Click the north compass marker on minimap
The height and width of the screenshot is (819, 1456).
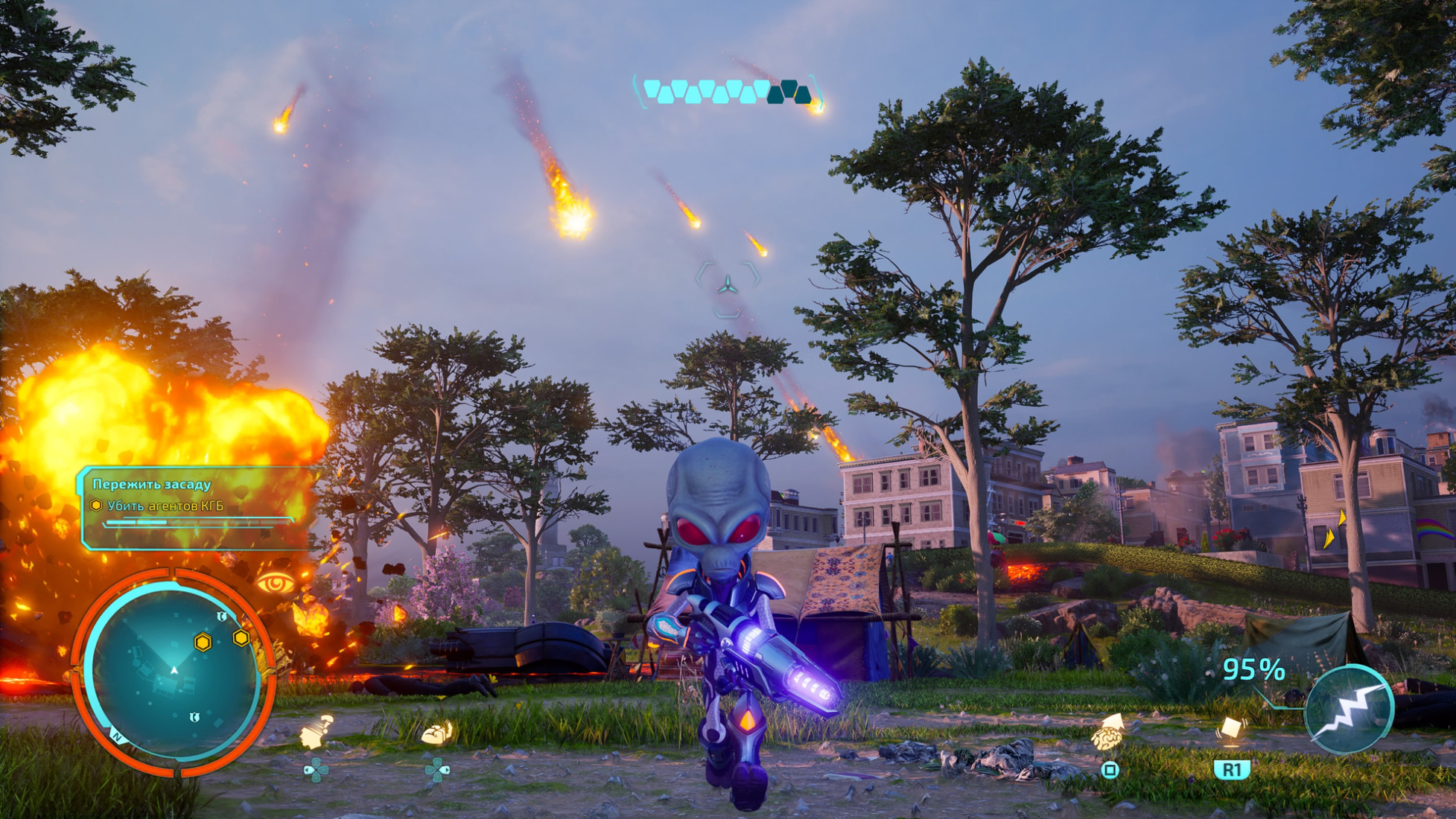coord(117,736)
